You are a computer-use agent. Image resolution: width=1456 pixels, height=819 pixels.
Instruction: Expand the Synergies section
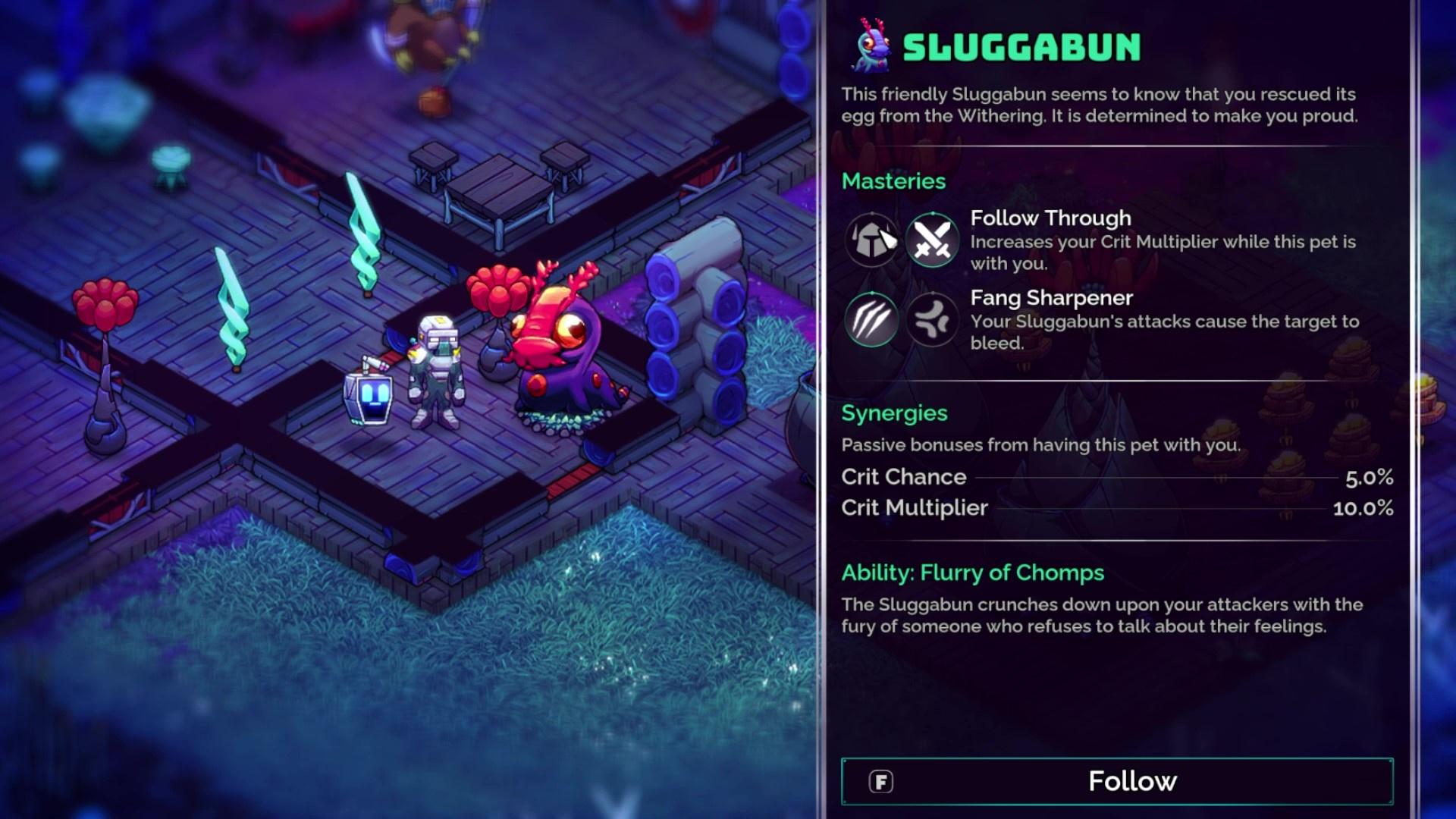895,413
